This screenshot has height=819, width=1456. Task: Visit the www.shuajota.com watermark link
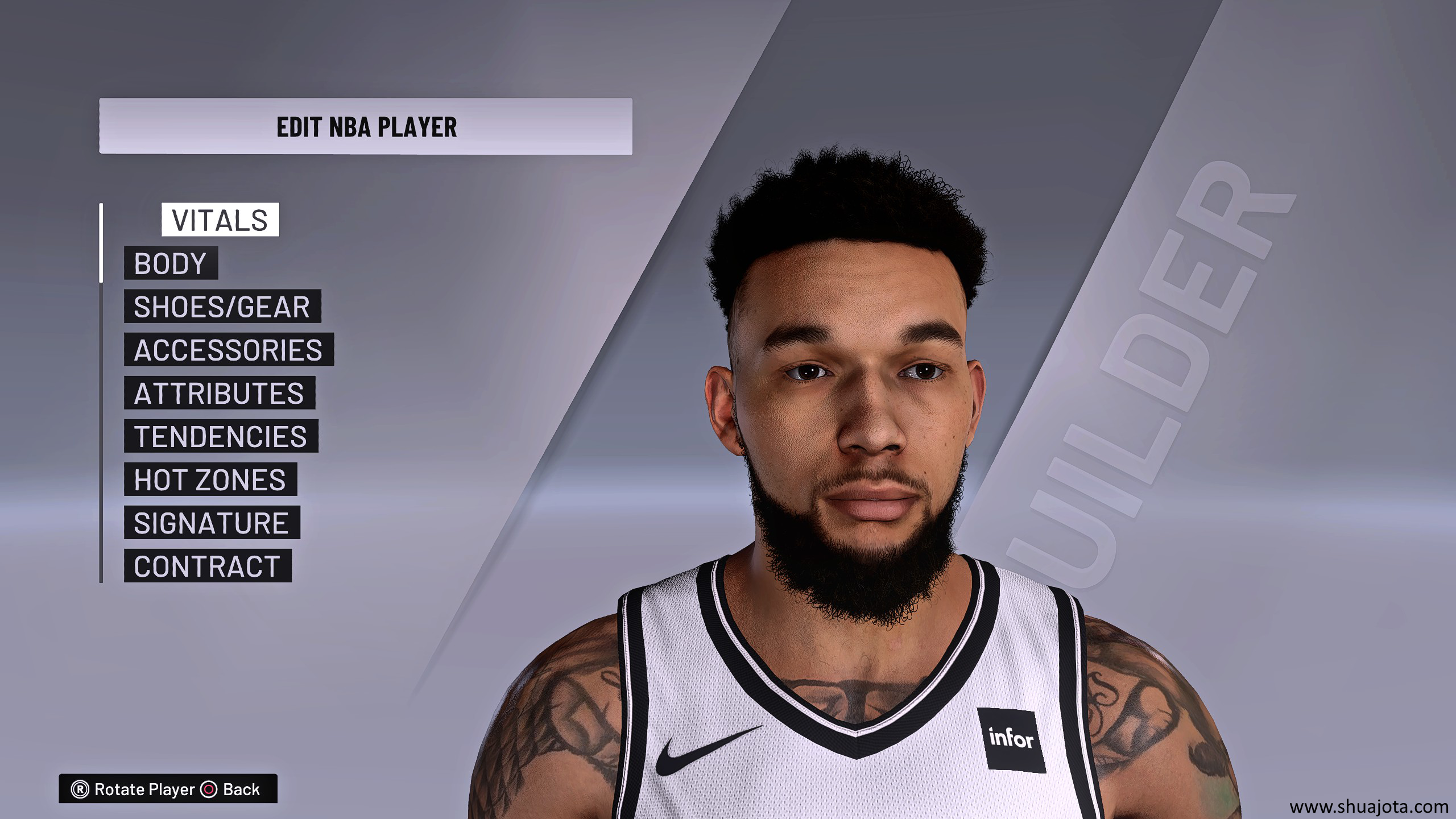click(x=1368, y=806)
